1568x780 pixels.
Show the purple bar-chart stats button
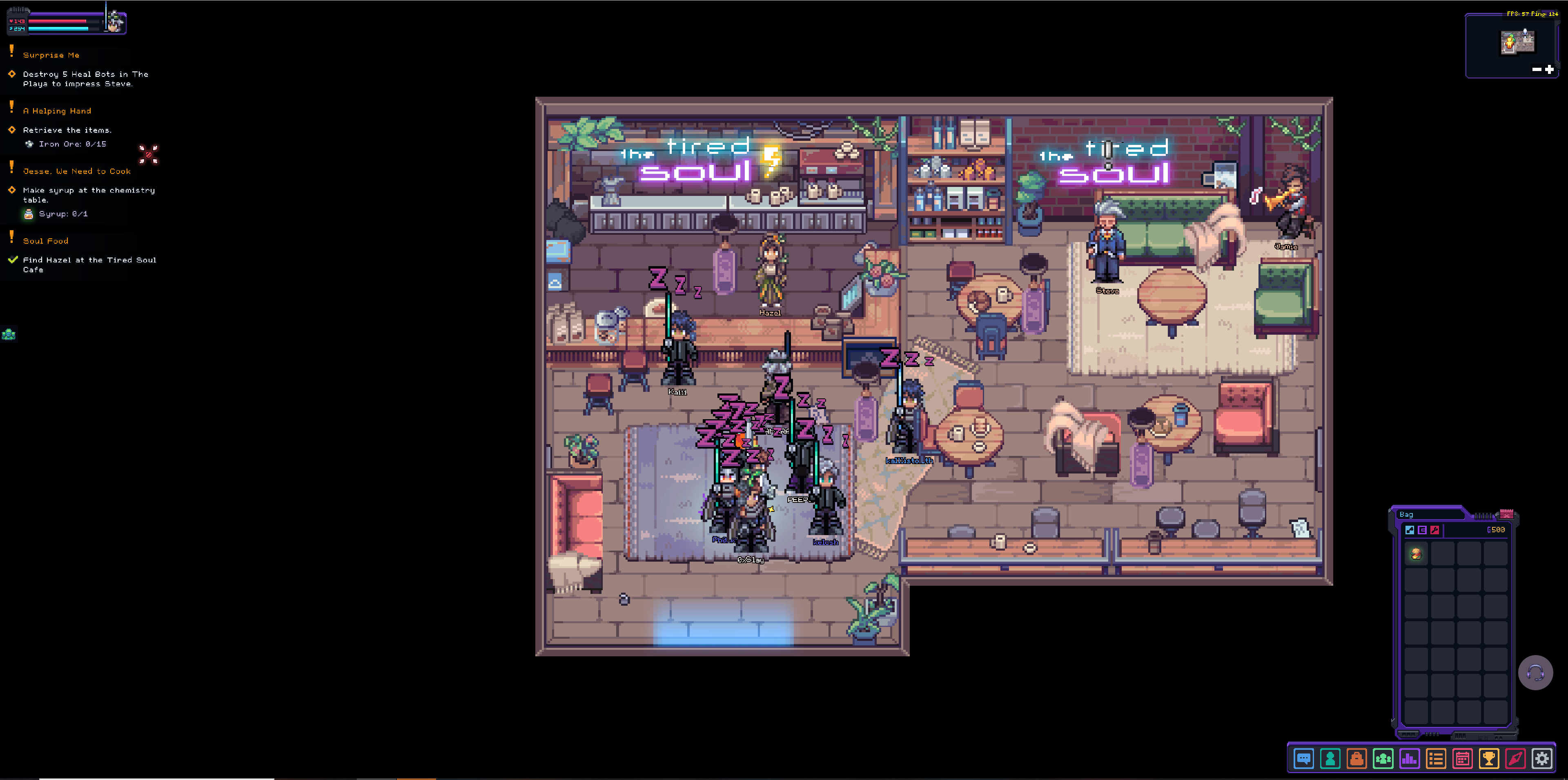[1409, 759]
